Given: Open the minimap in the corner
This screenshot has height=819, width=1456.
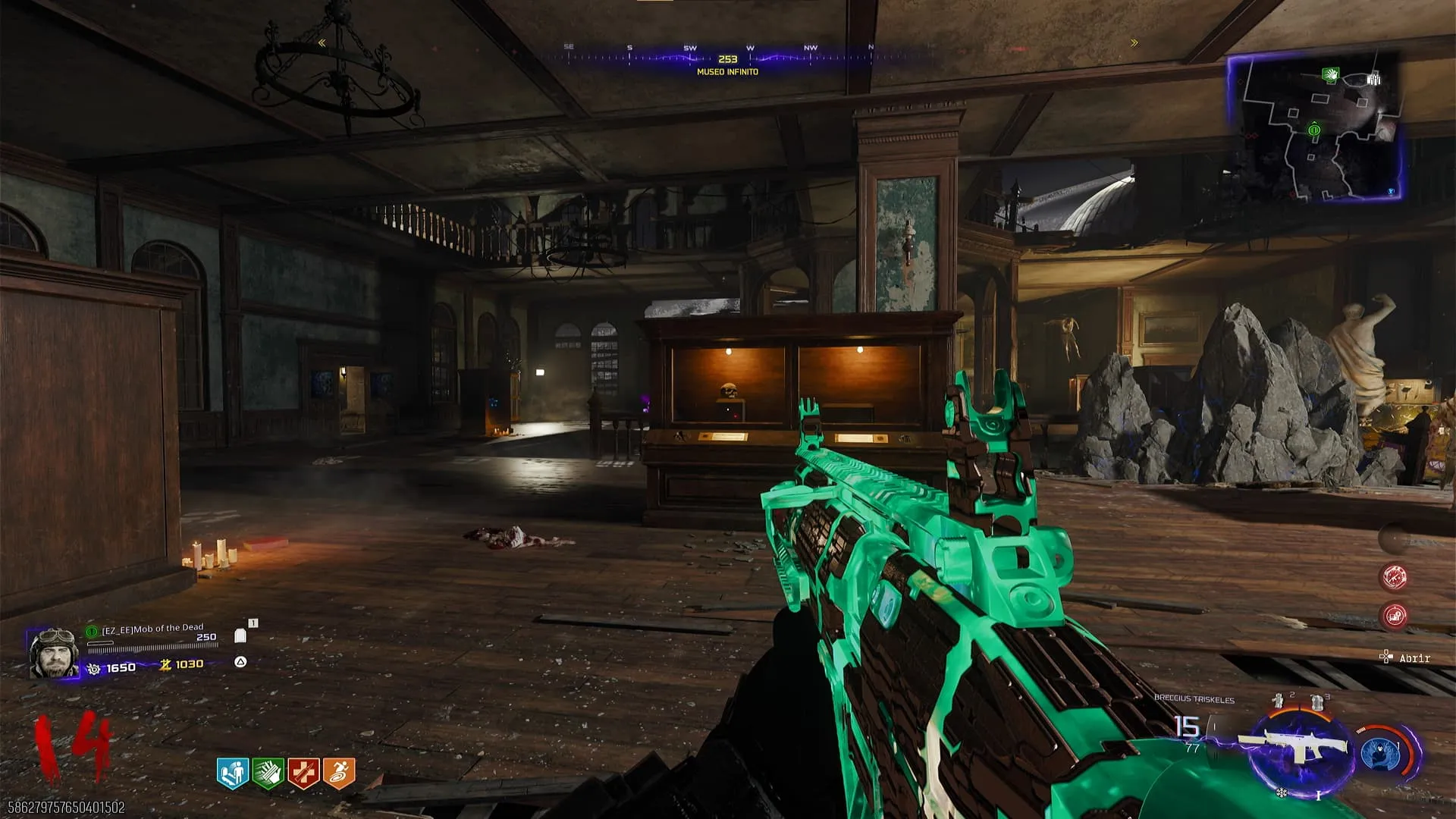Looking at the screenshot, I should pyautogui.click(x=1314, y=127).
